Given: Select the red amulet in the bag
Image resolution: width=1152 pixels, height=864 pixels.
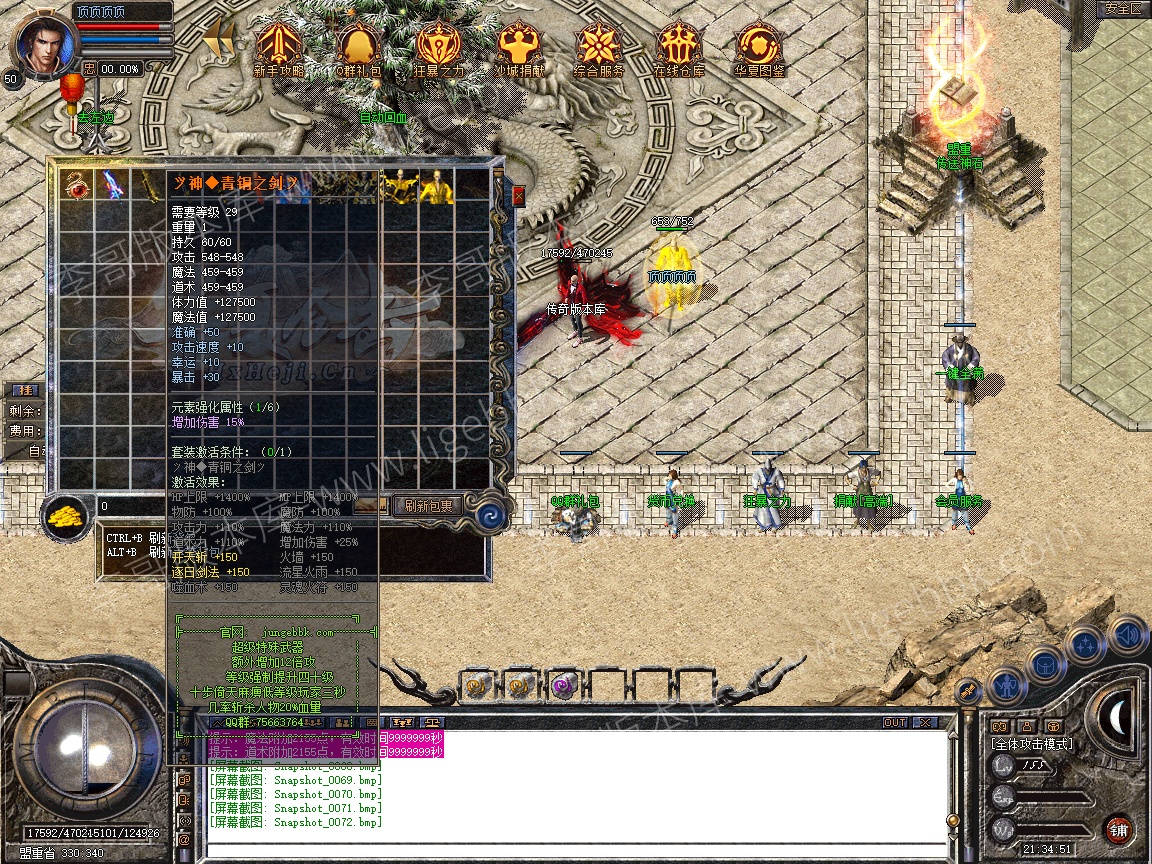Looking at the screenshot, I should [x=77, y=185].
